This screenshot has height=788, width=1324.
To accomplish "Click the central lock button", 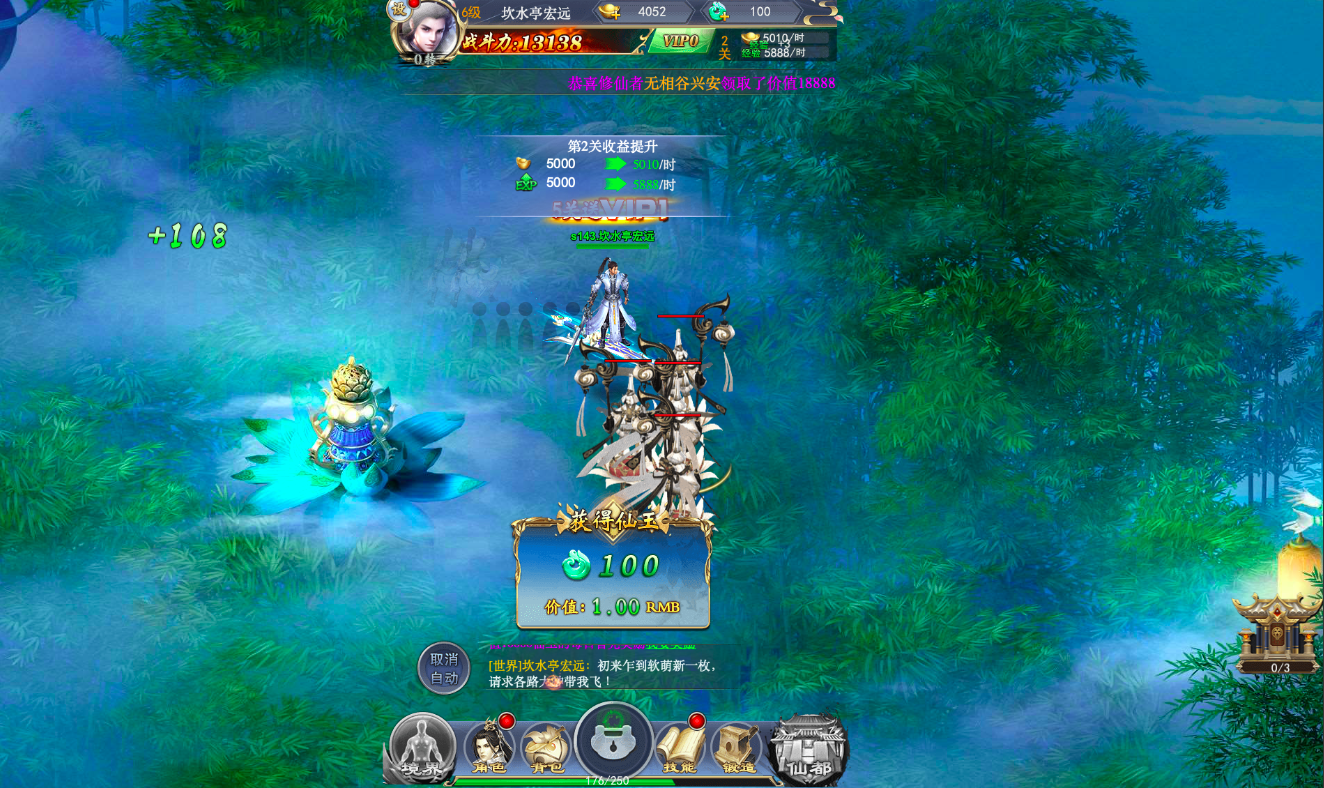I will [x=614, y=741].
